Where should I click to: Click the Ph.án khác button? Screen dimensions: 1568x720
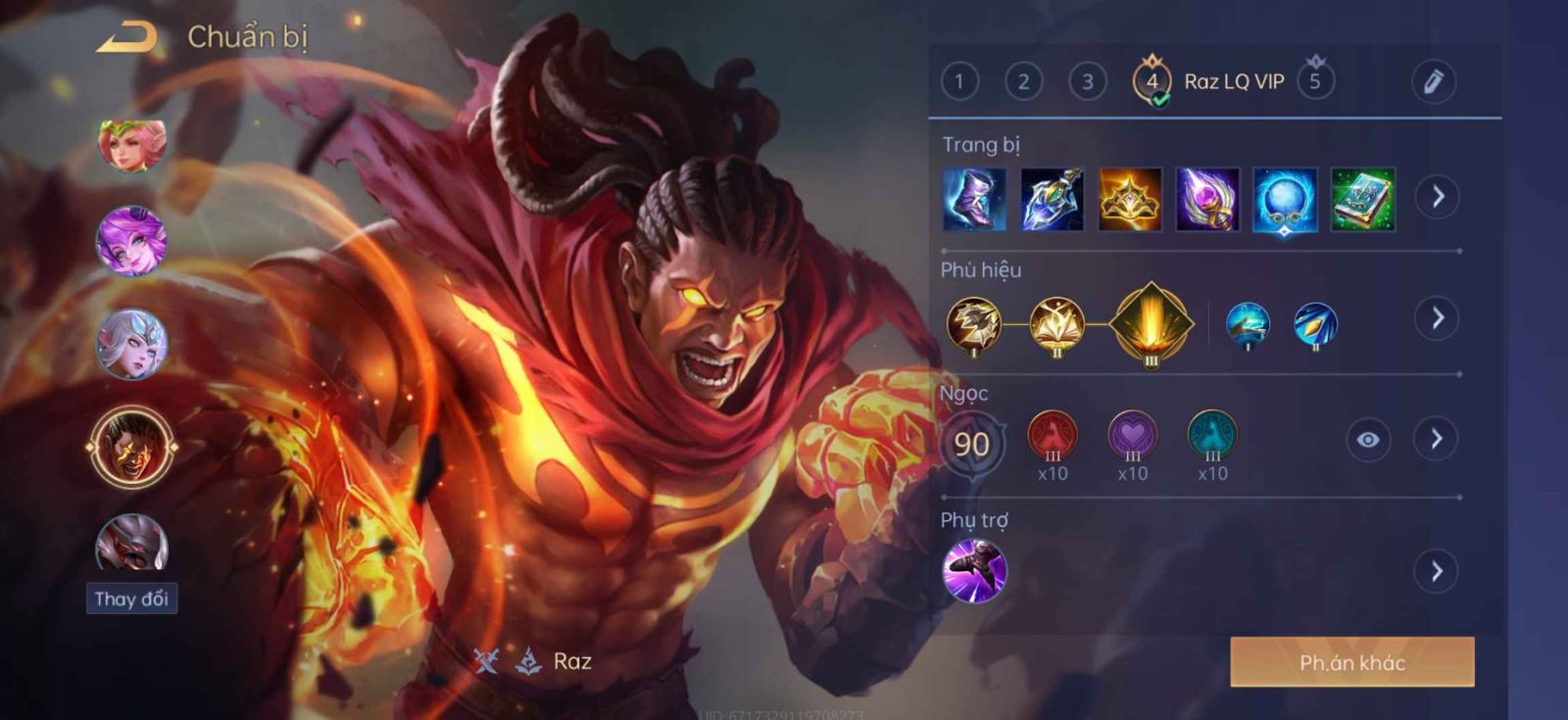[x=1351, y=662]
